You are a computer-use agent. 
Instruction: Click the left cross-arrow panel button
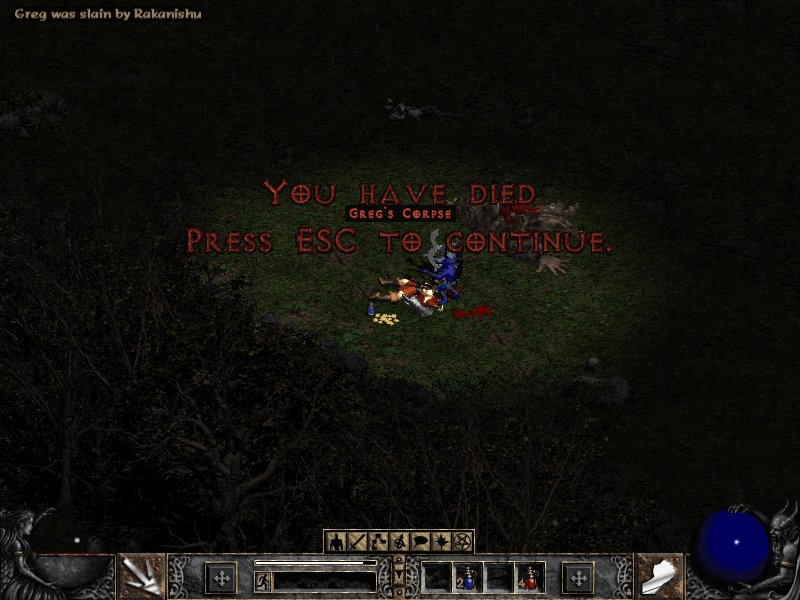click(x=221, y=577)
